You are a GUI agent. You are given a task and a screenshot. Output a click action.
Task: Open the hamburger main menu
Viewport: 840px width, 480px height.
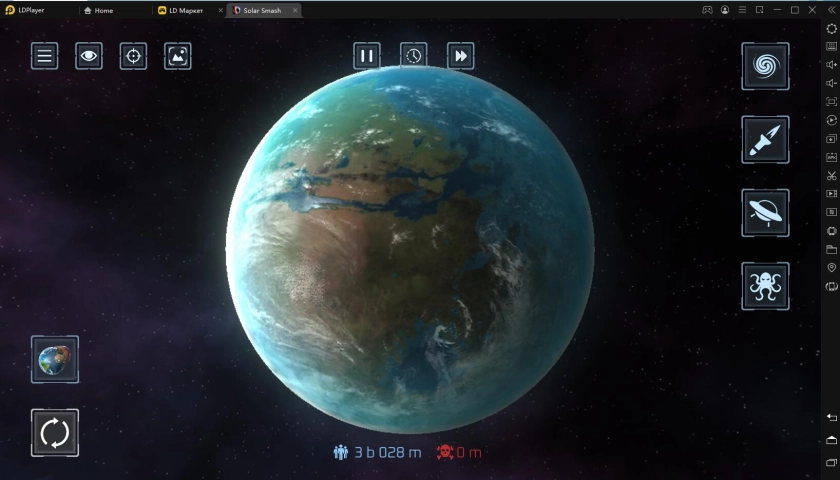click(45, 56)
